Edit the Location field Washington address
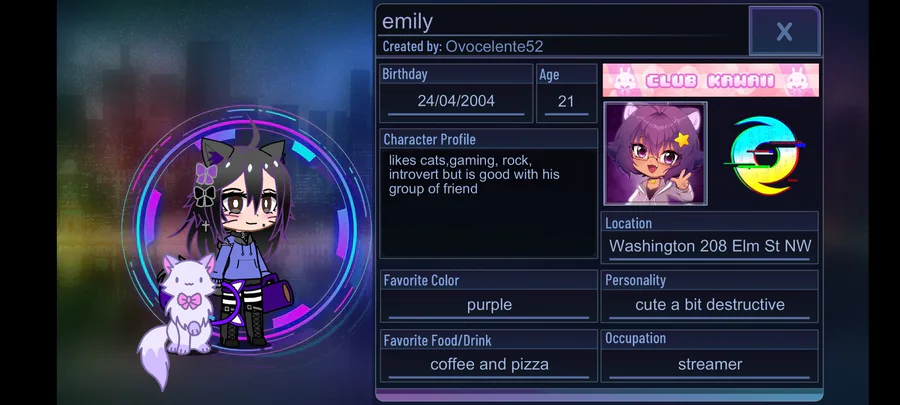The image size is (900, 405). click(710, 246)
